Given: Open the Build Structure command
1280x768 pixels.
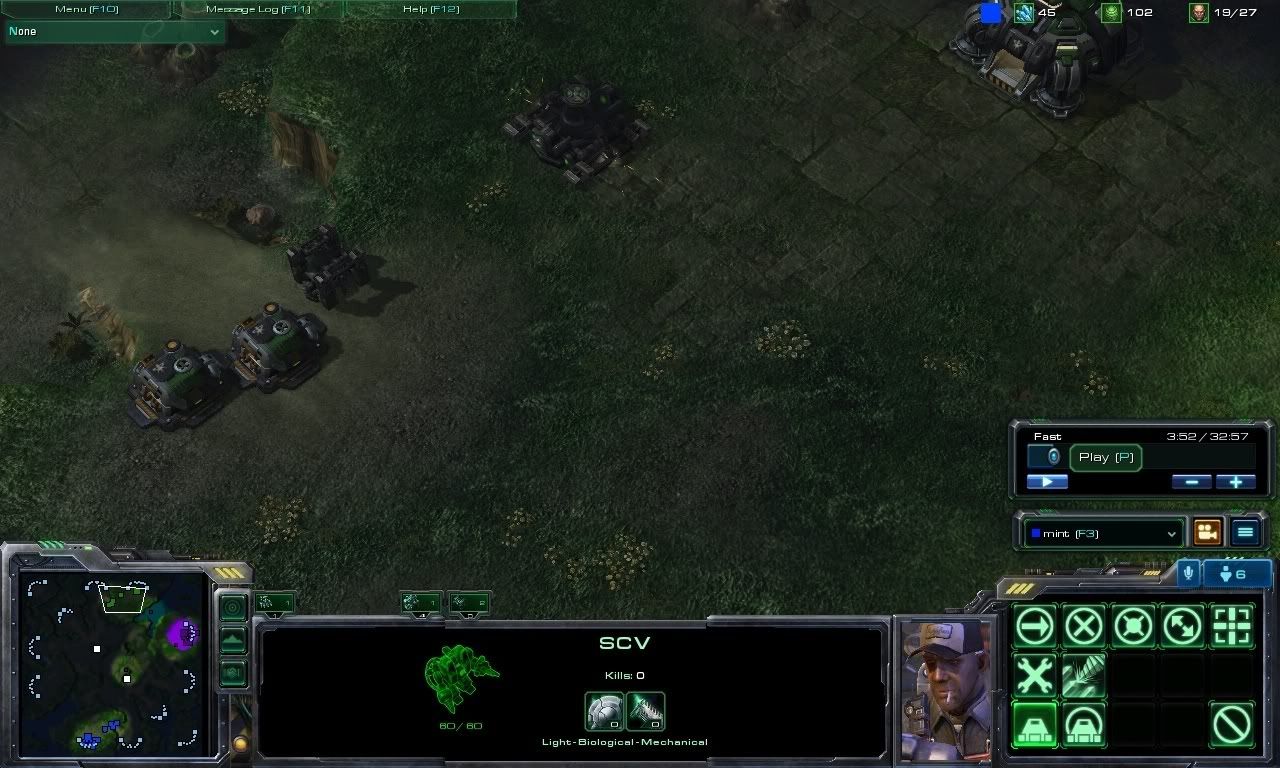Looking at the screenshot, I should pyautogui.click(x=1035, y=724).
